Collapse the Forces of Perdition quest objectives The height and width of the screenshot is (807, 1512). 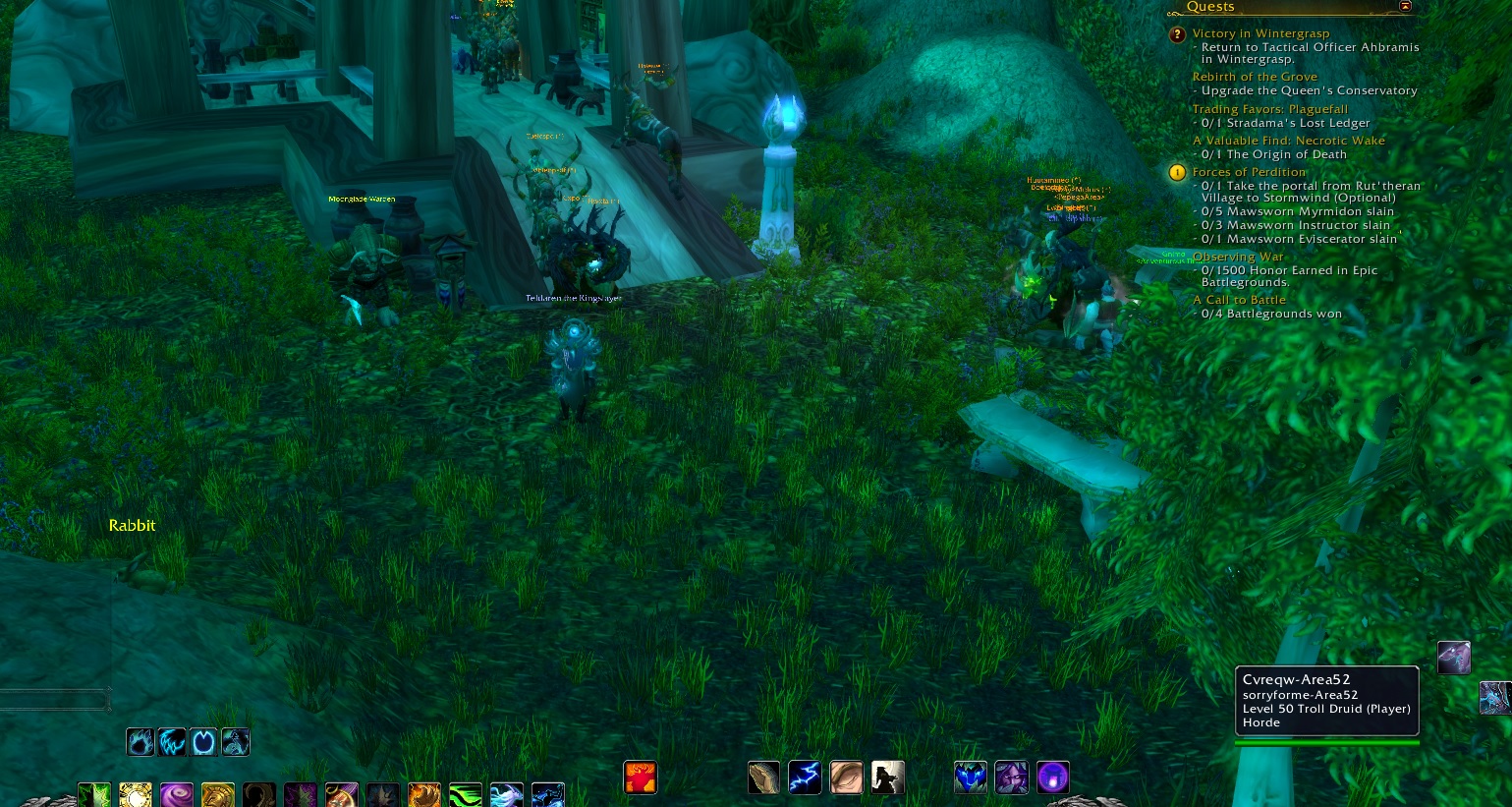[1250, 171]
